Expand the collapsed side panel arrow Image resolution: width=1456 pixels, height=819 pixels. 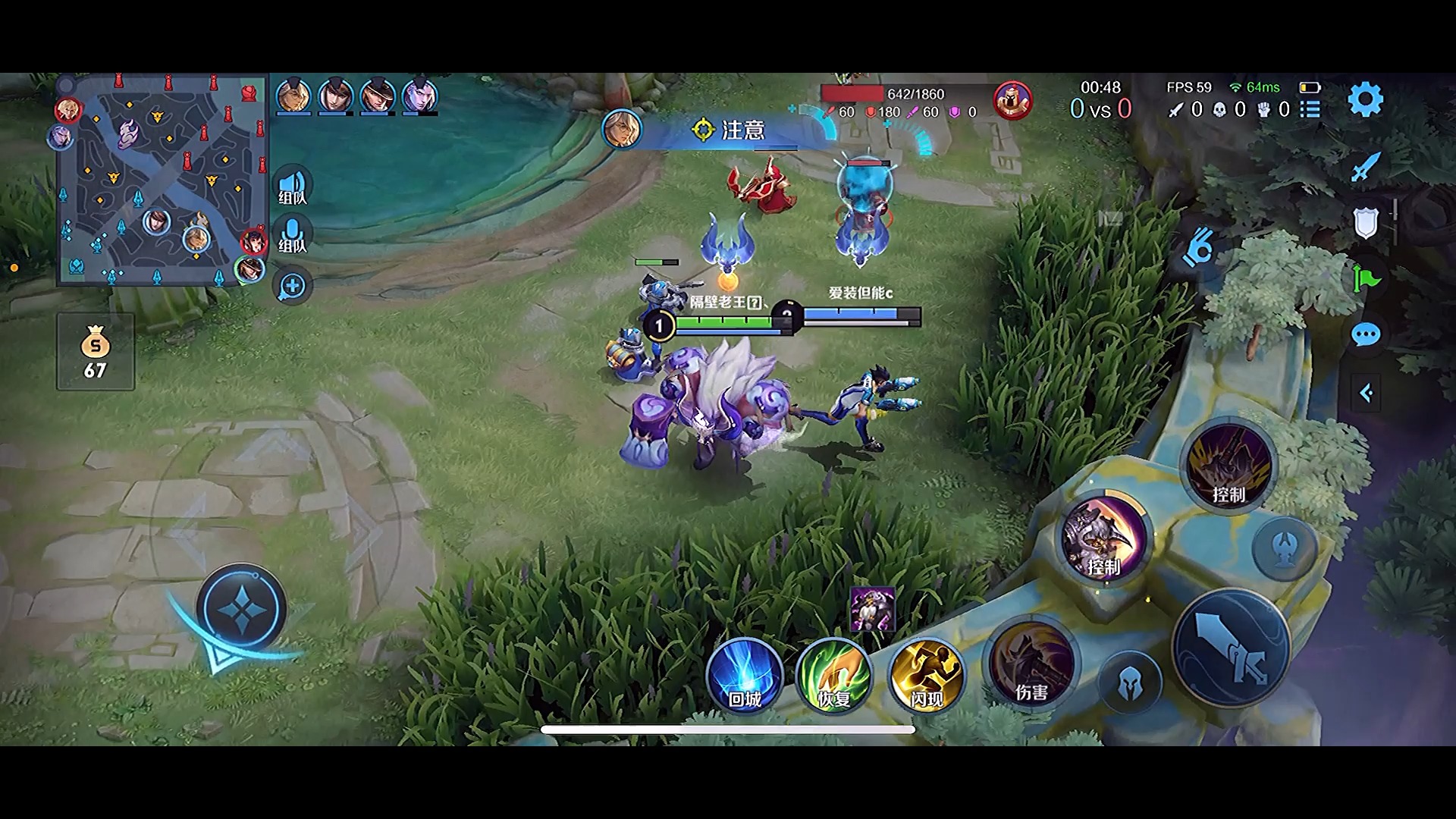click(x=1366, y=393)
